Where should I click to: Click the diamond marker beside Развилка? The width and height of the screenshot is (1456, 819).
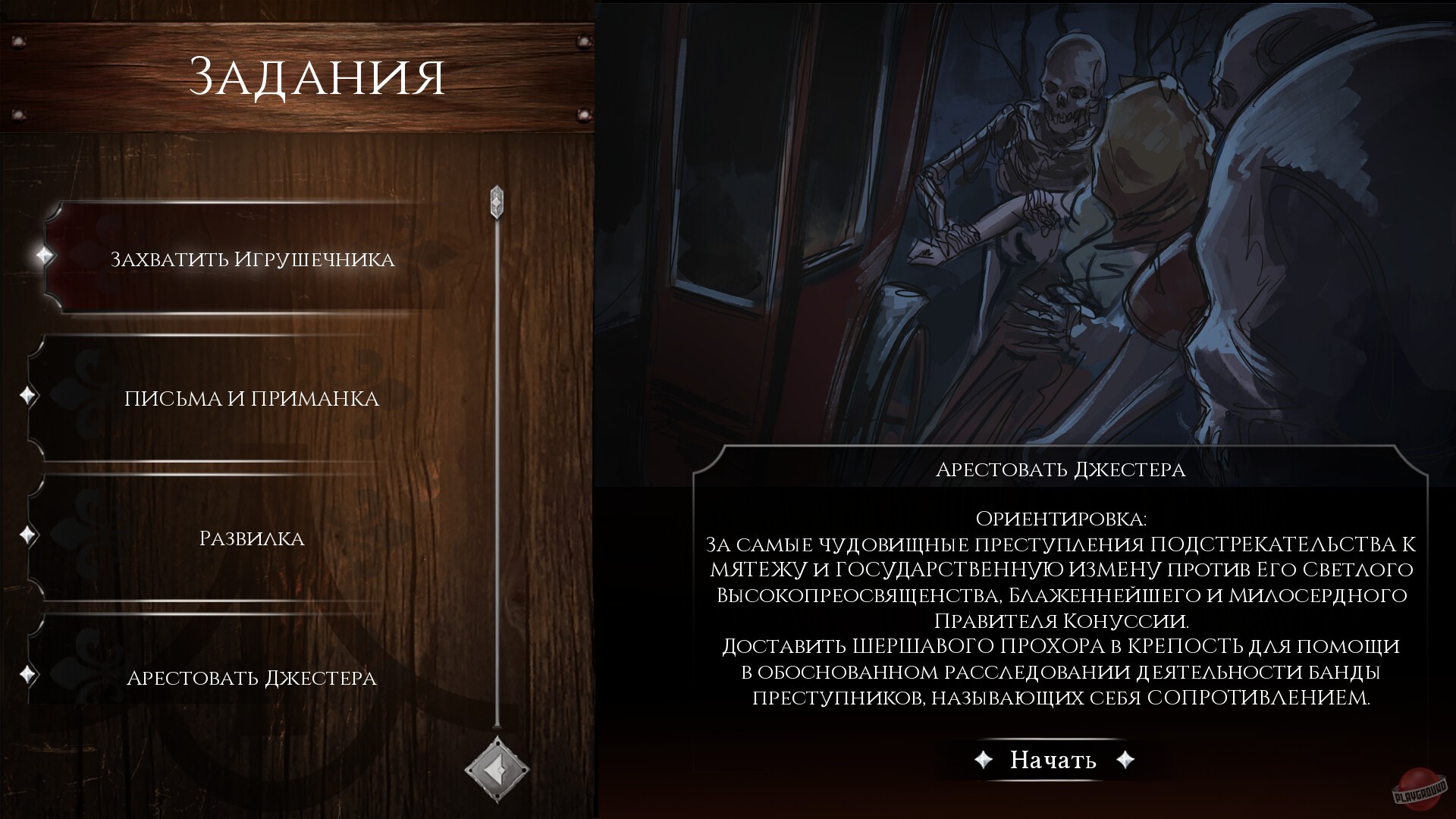(29, 536)
